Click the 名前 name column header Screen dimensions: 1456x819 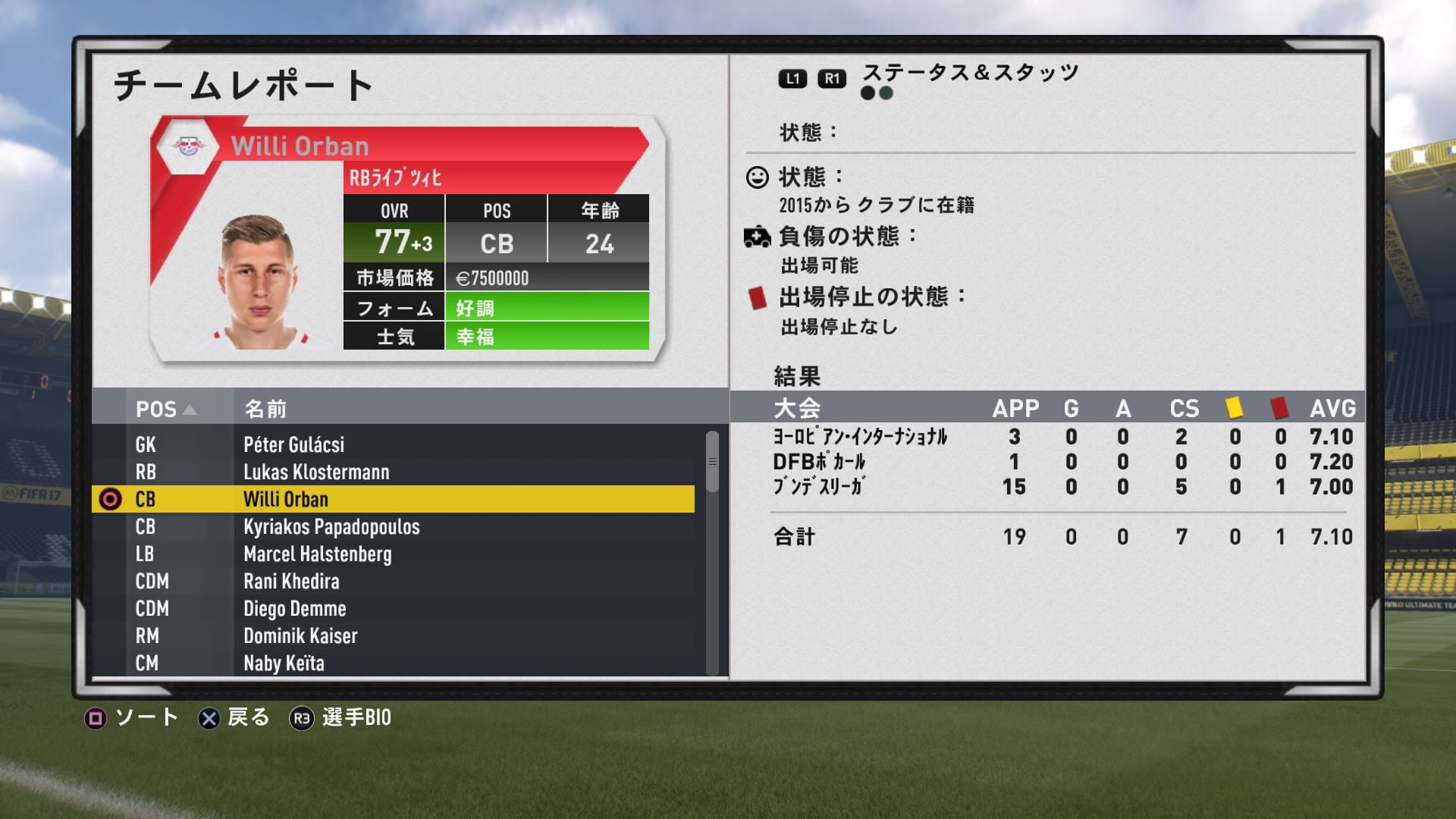265,409
